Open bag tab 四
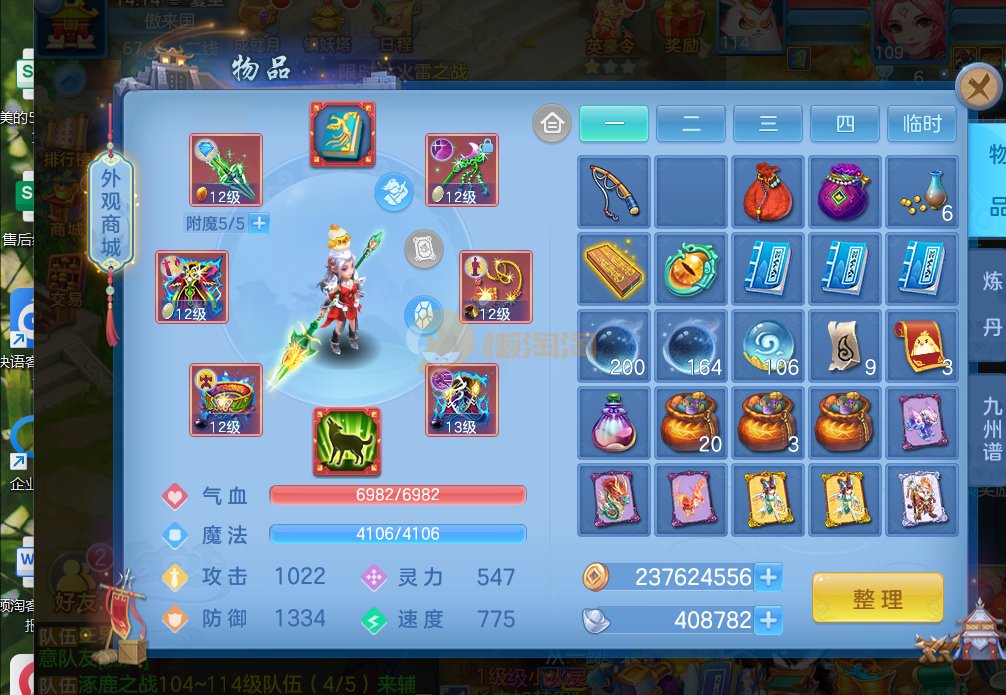 click(x=845, y=124)
